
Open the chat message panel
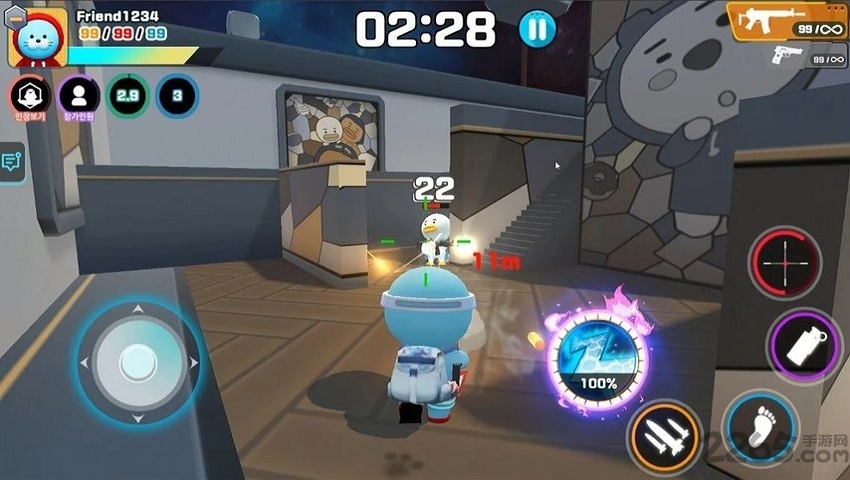point(12,162)
